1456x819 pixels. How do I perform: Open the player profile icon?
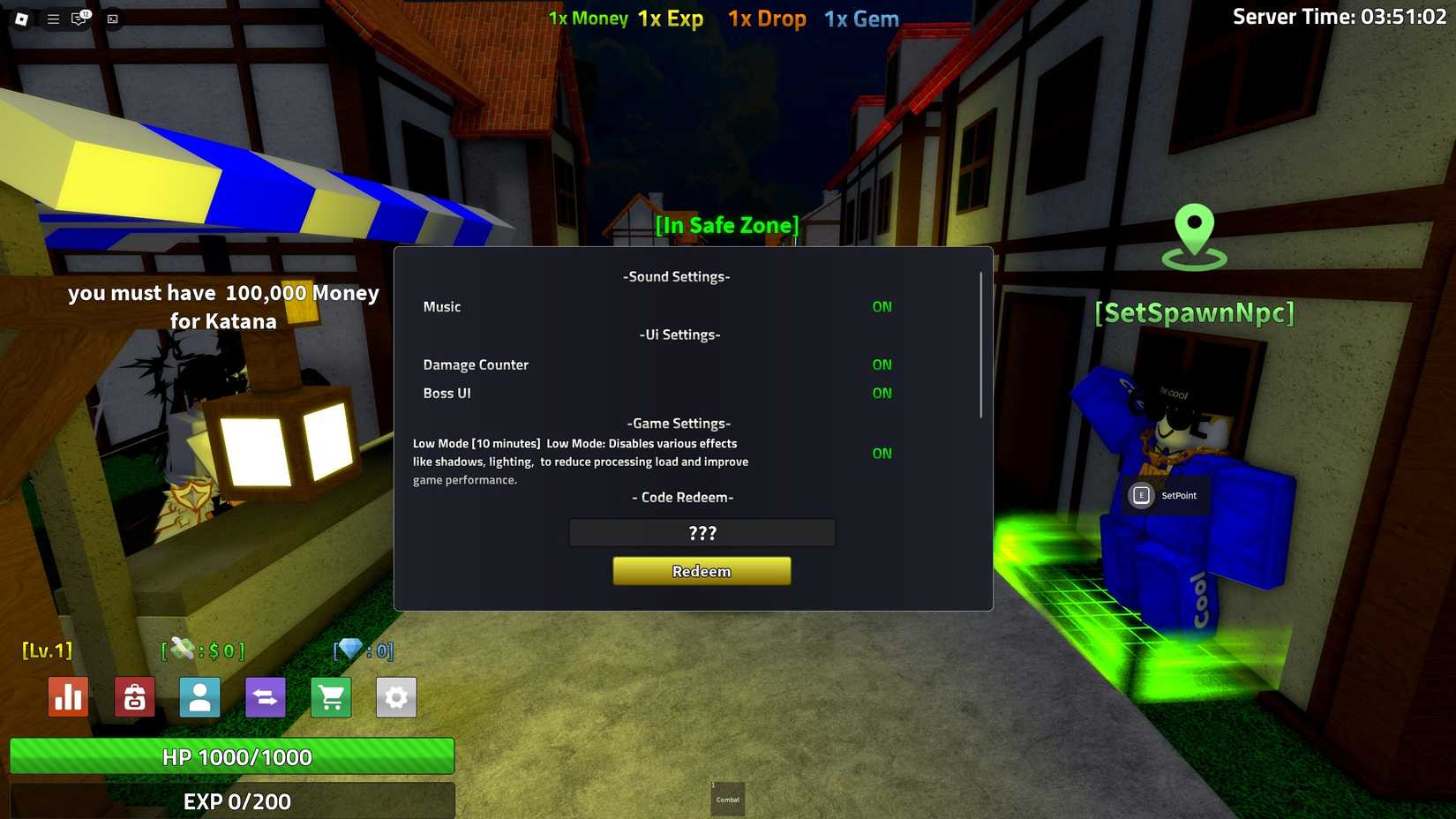[x=199, y=697]
